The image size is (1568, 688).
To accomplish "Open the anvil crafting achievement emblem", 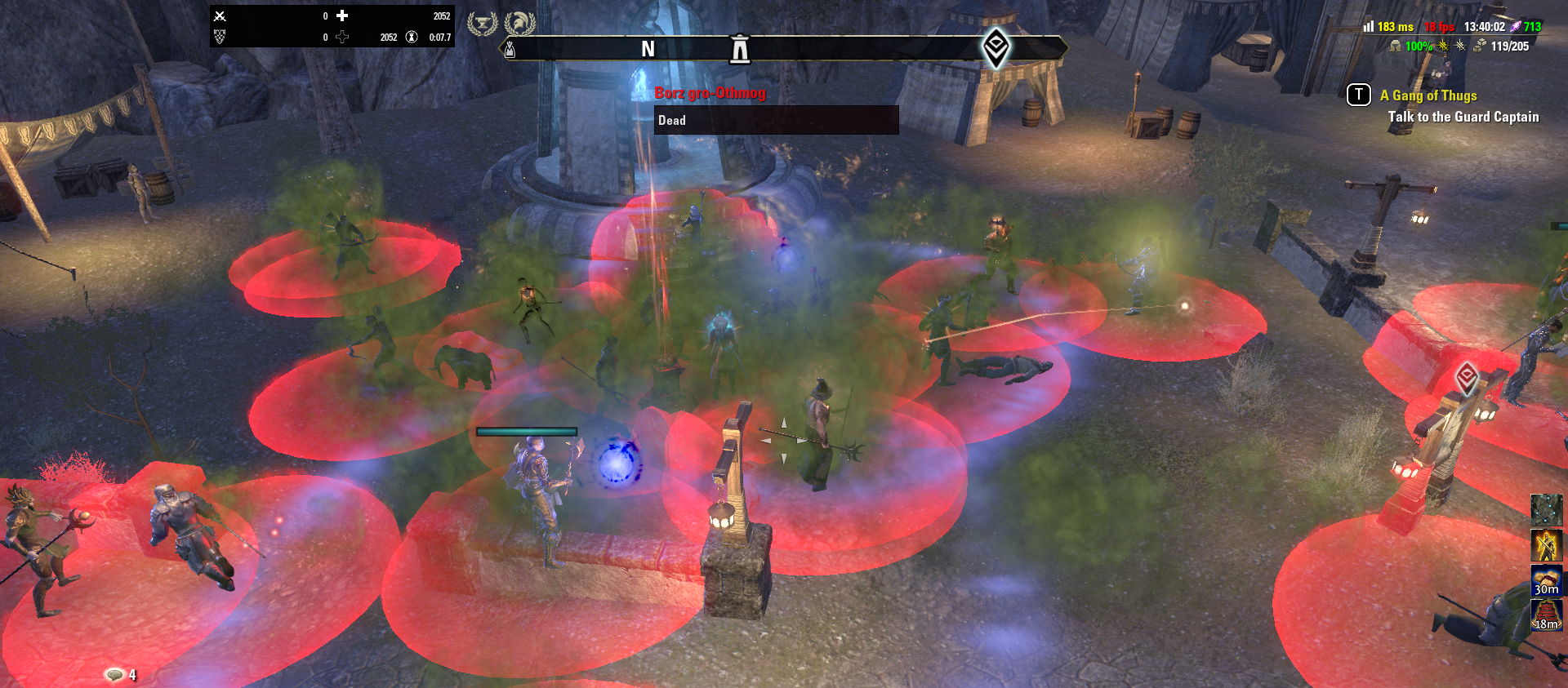I will point(483,23).
